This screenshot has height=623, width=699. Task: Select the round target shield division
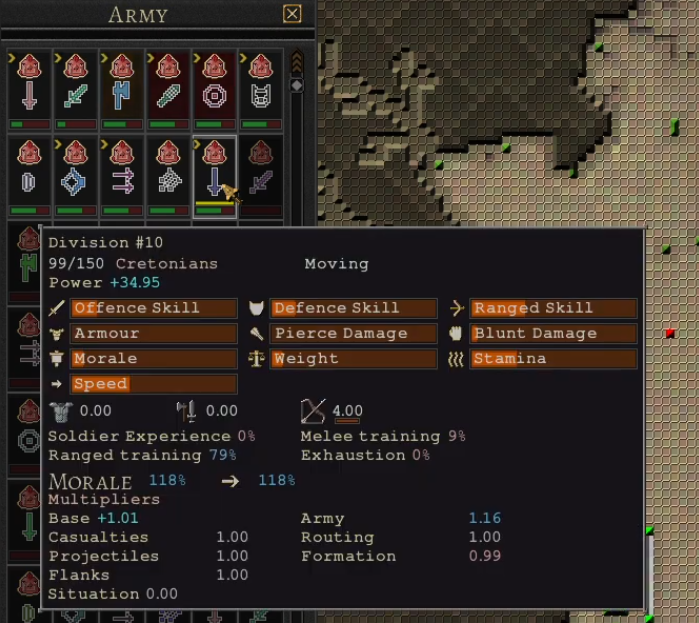coord(214,89)
